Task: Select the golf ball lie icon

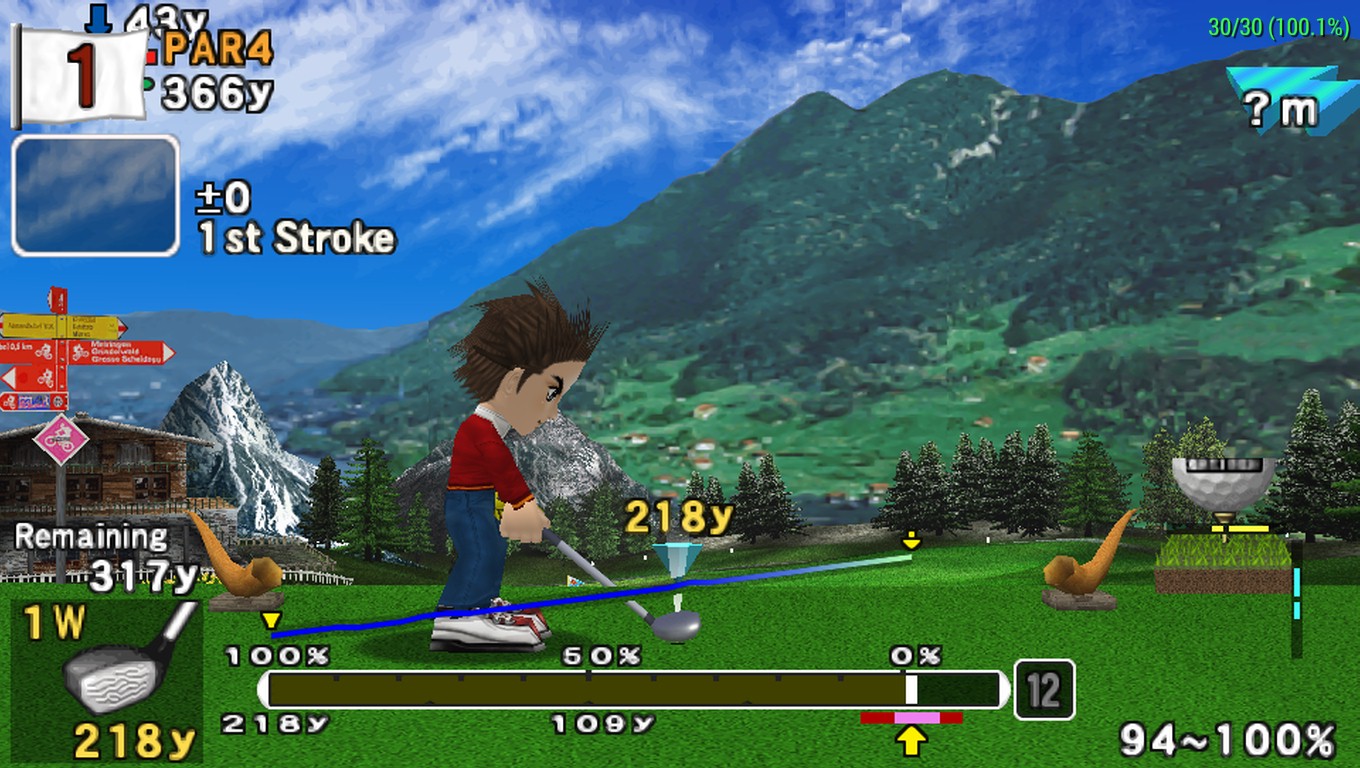Action: point(1223,485)
